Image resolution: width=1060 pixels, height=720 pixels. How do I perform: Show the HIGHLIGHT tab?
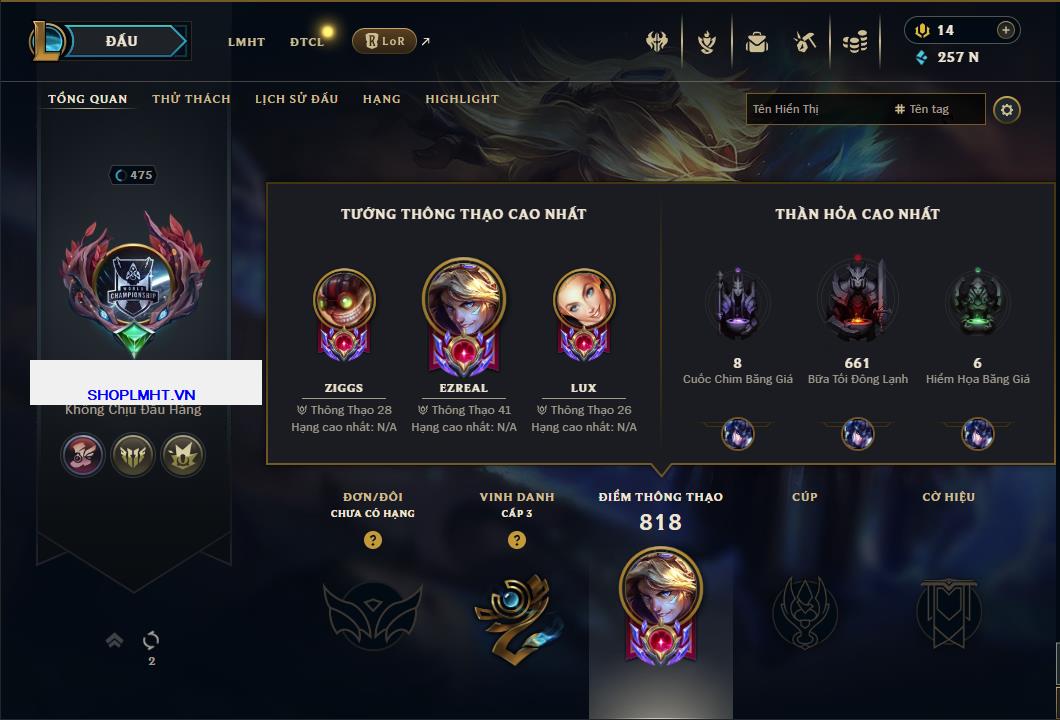[x=462, y=99]
